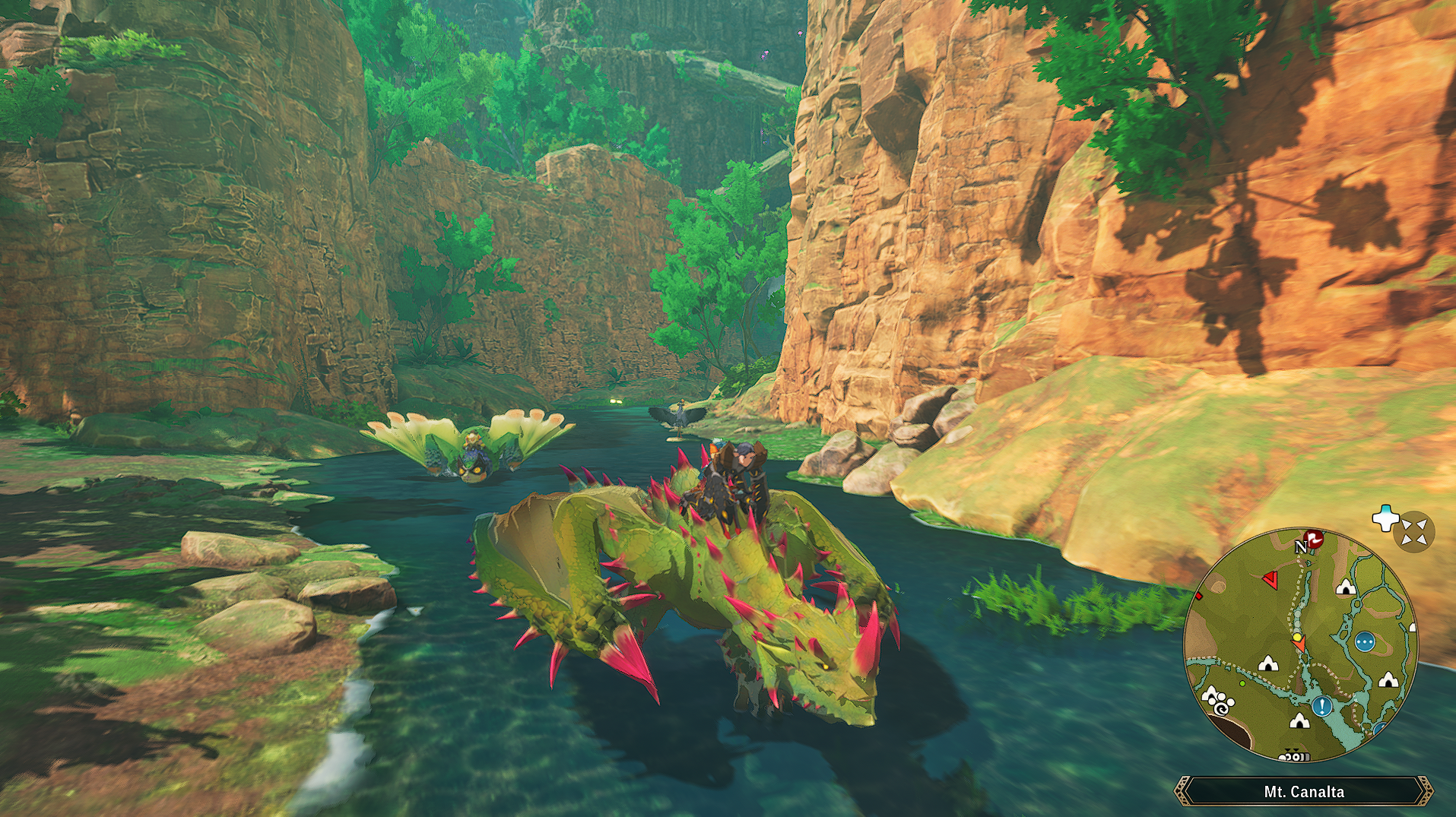Choose the red arrowhead marker on minimap
This screenshot has width=1456, height=817.
tap(1270, 581)
